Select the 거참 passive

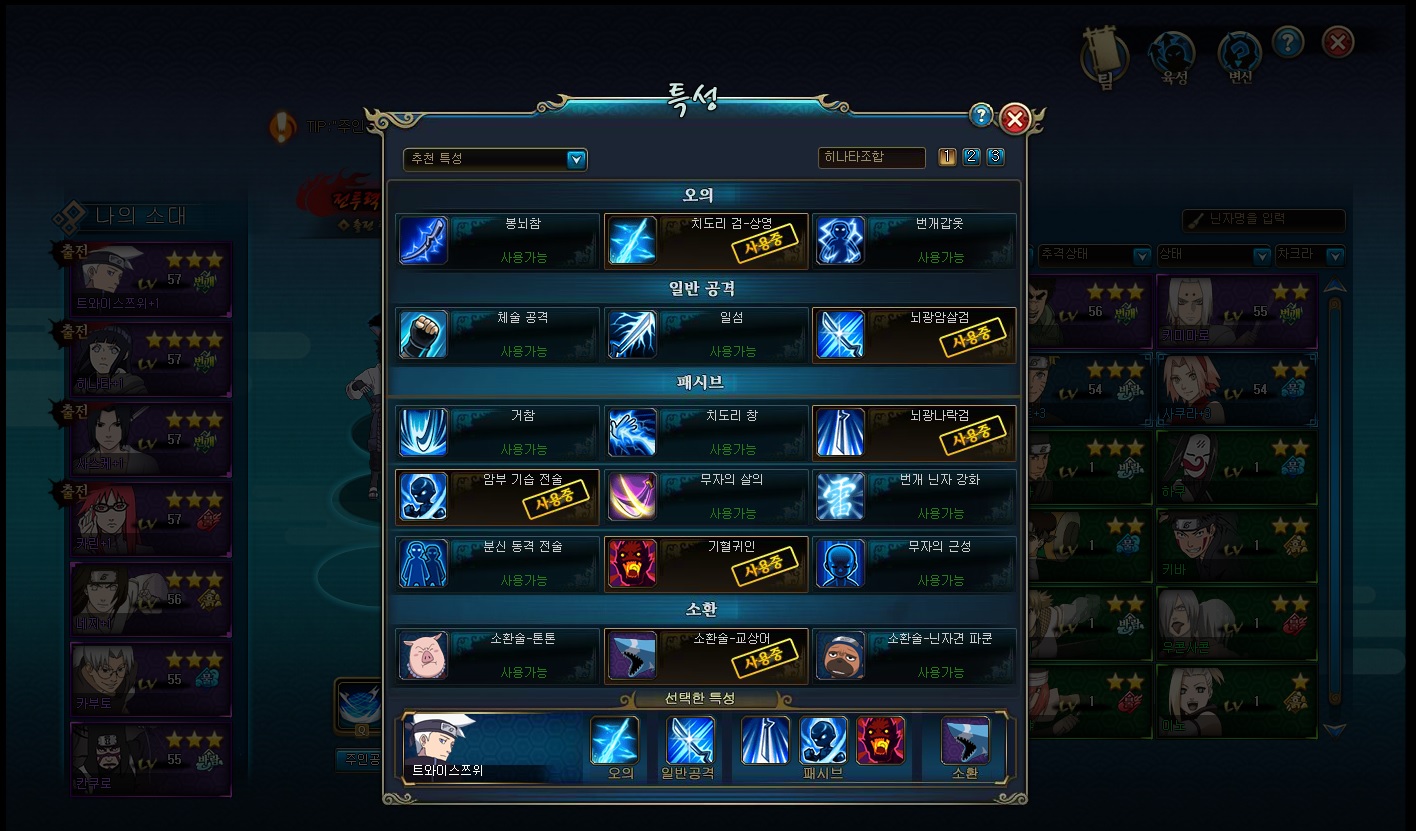click(498, 432)
